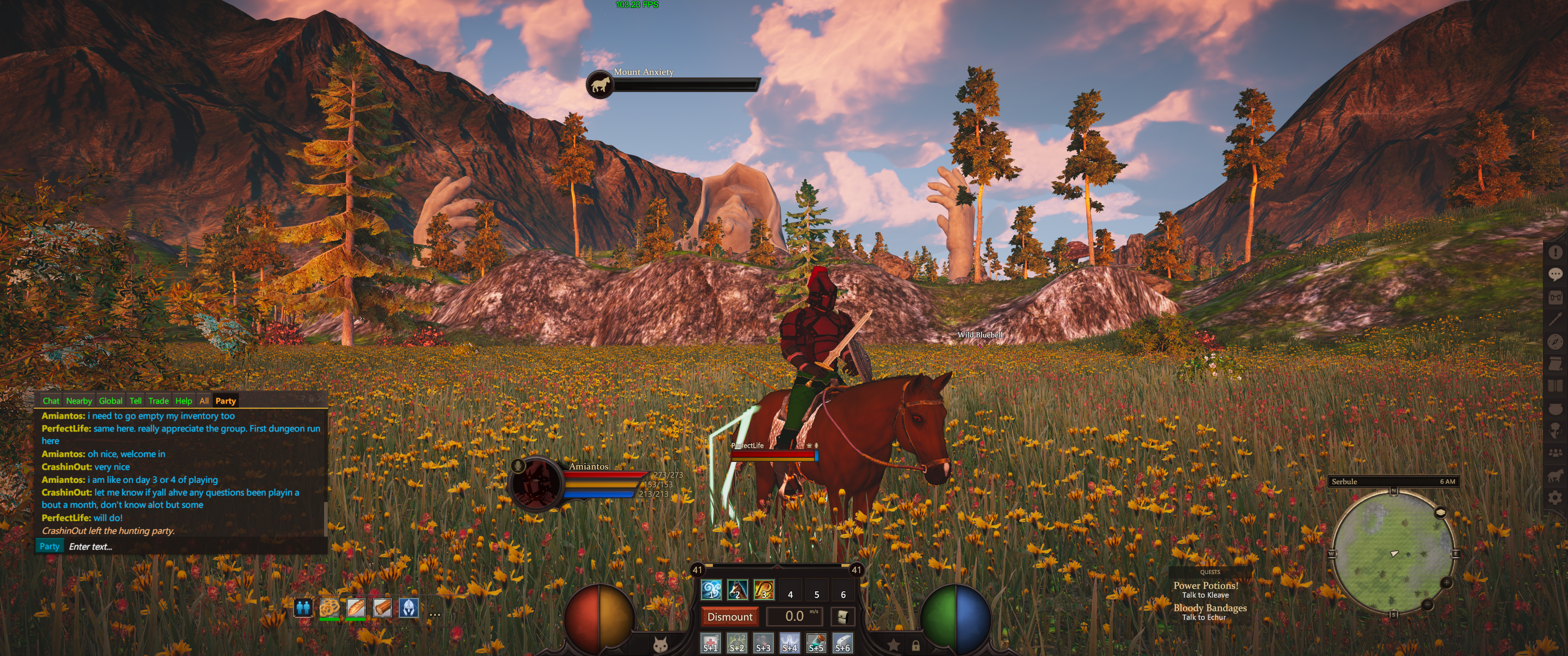The width and height of the screenshot is (1568, 656).
Task: Switch to the Nearby chat tab
Action: point(78,400)
